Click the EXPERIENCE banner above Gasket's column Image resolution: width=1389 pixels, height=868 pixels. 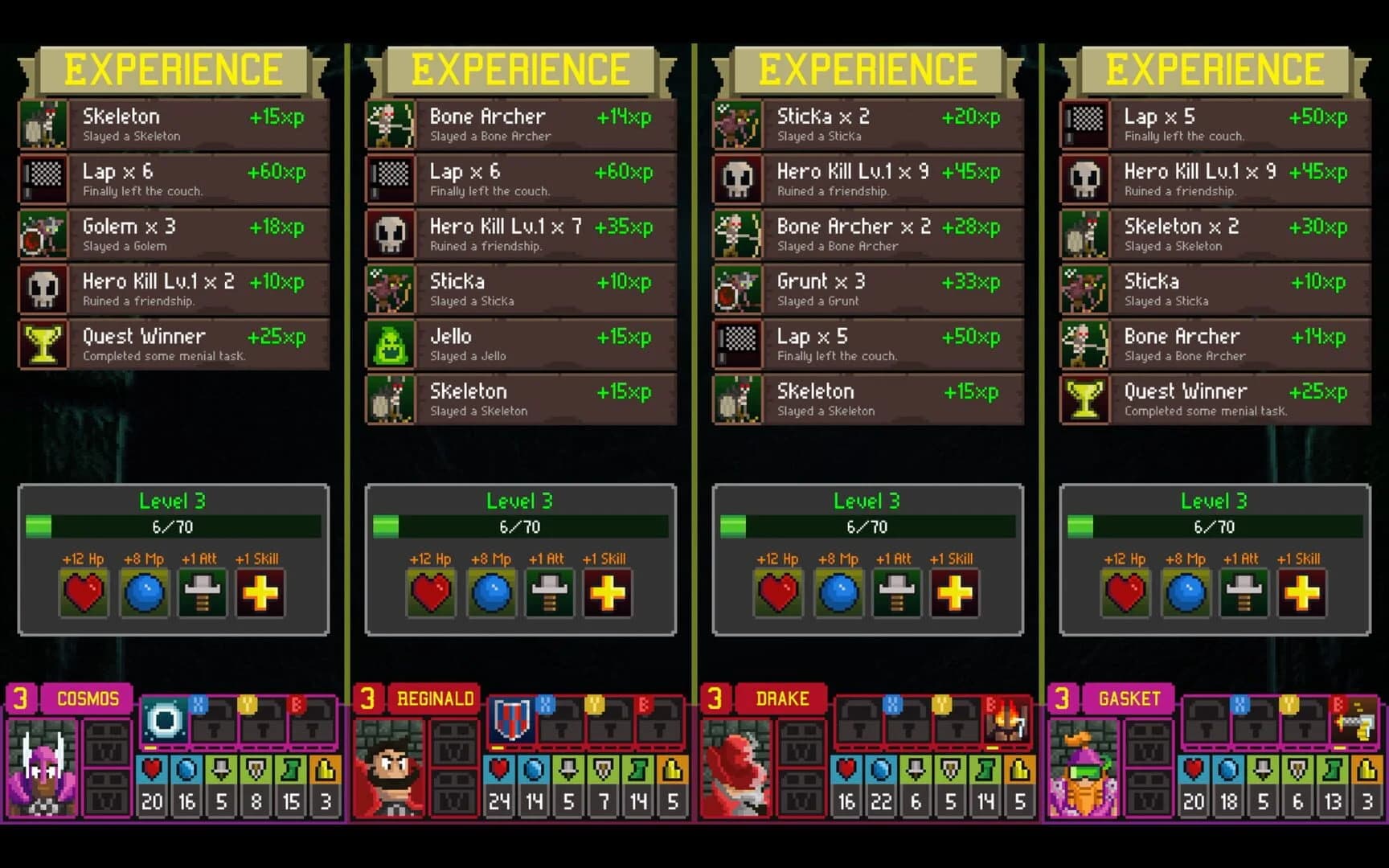[1214, 68]
